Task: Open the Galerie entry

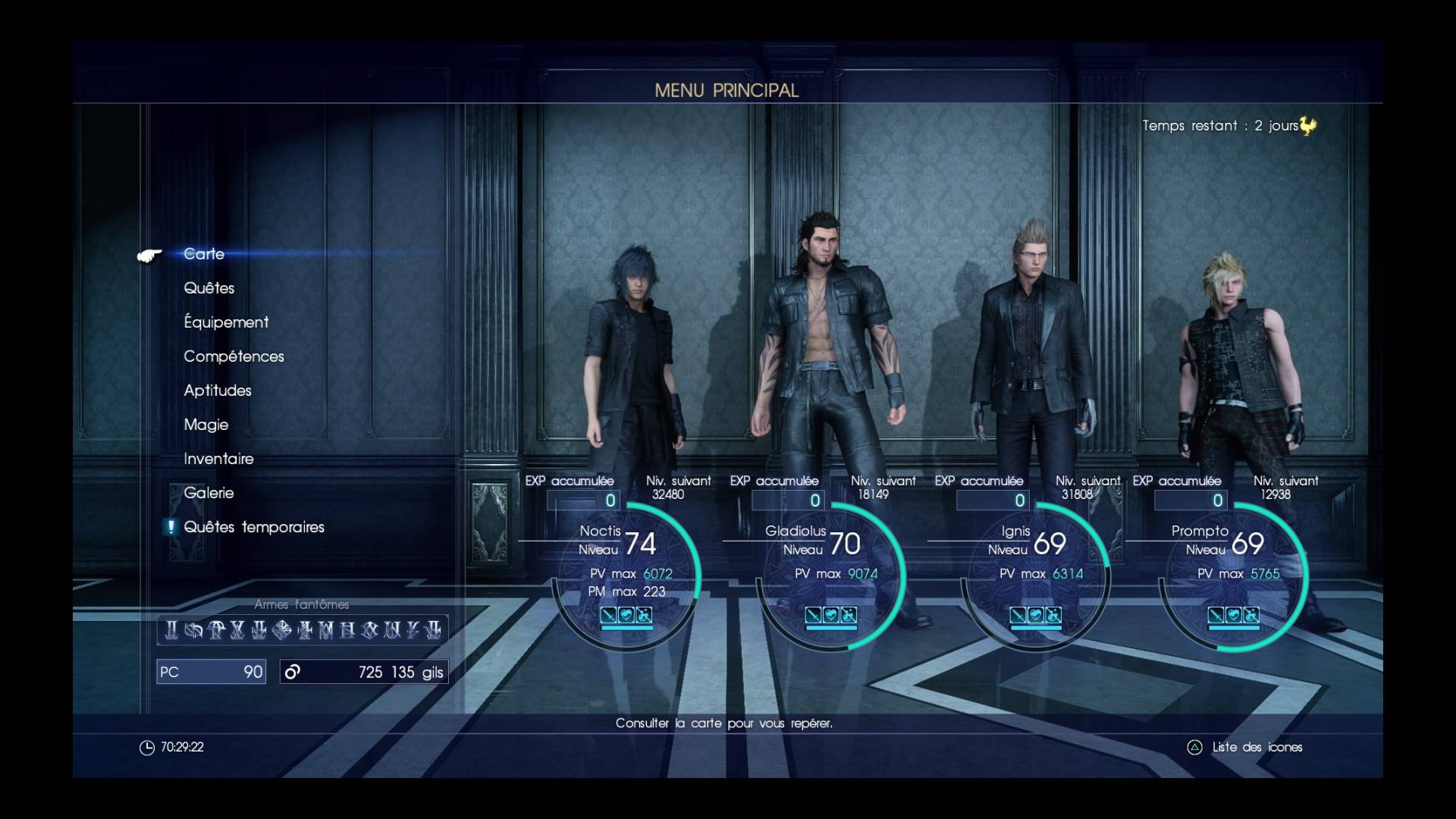Action: (x=209, y=493)
